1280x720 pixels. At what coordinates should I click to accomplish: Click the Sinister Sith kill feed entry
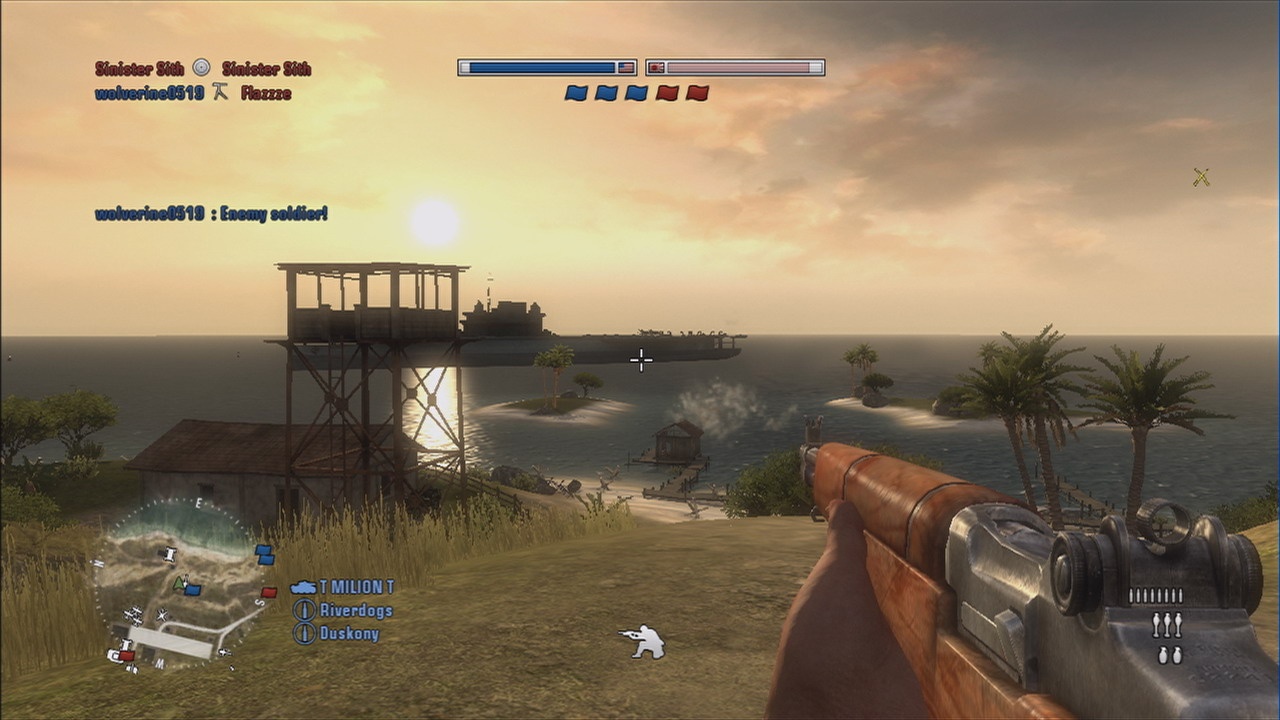(x=203, y=68)
